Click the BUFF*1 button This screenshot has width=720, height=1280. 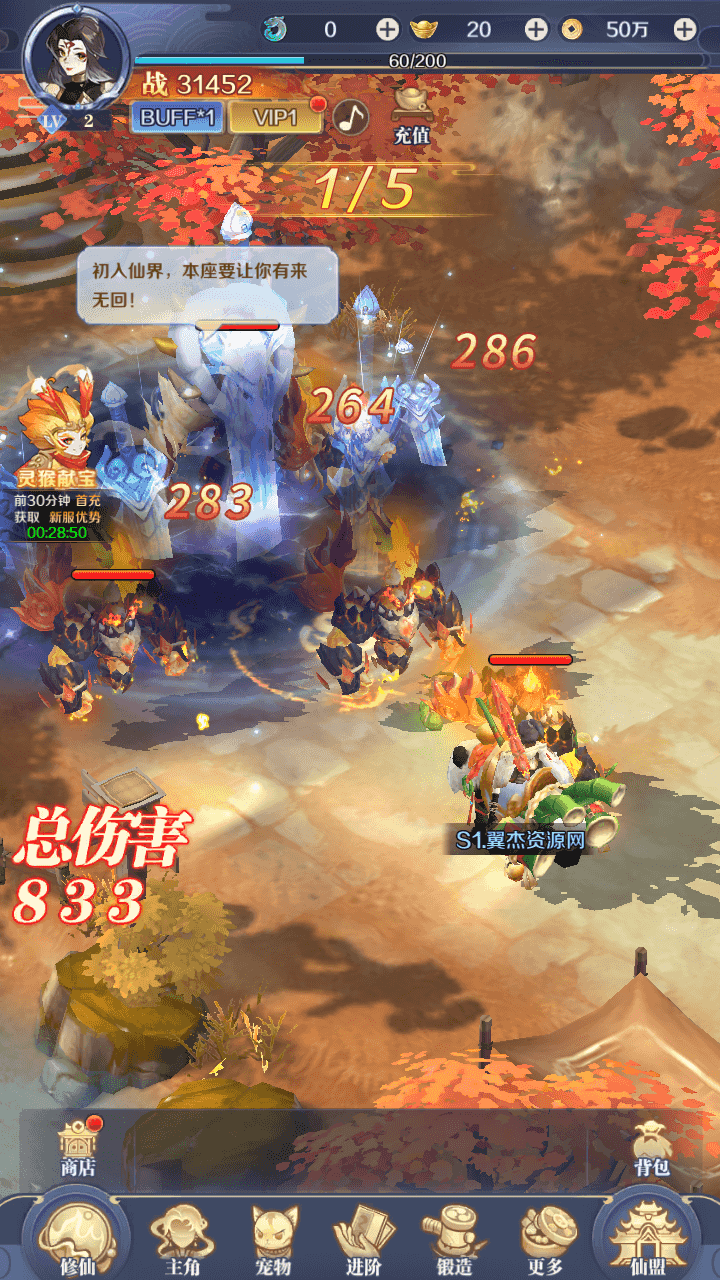pyautogui.click(x=177, y=117)
